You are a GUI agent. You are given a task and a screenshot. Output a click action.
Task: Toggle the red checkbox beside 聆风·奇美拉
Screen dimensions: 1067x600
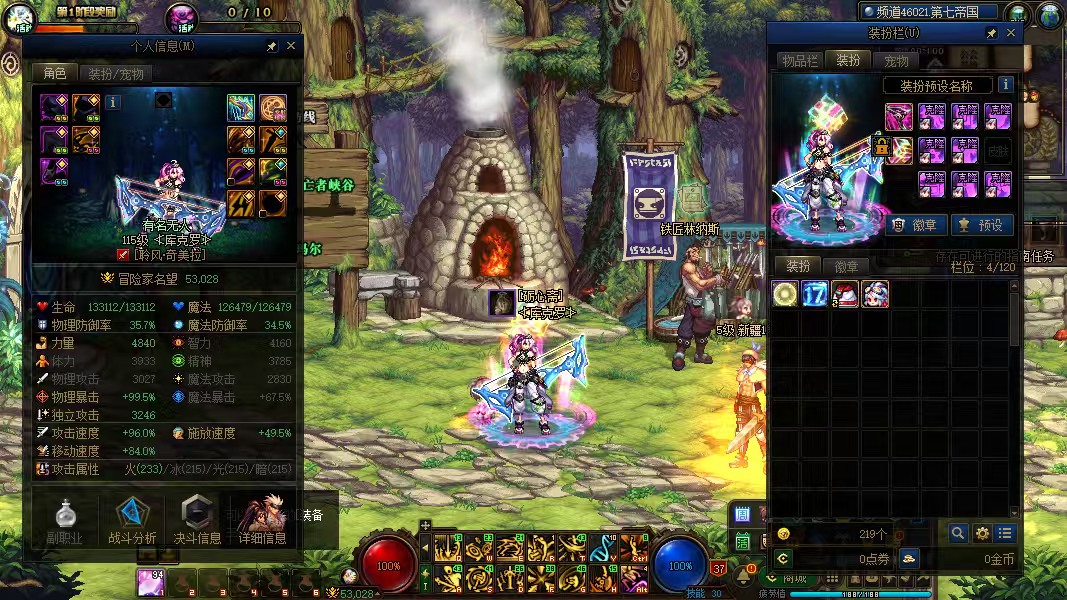pos(123,254)
